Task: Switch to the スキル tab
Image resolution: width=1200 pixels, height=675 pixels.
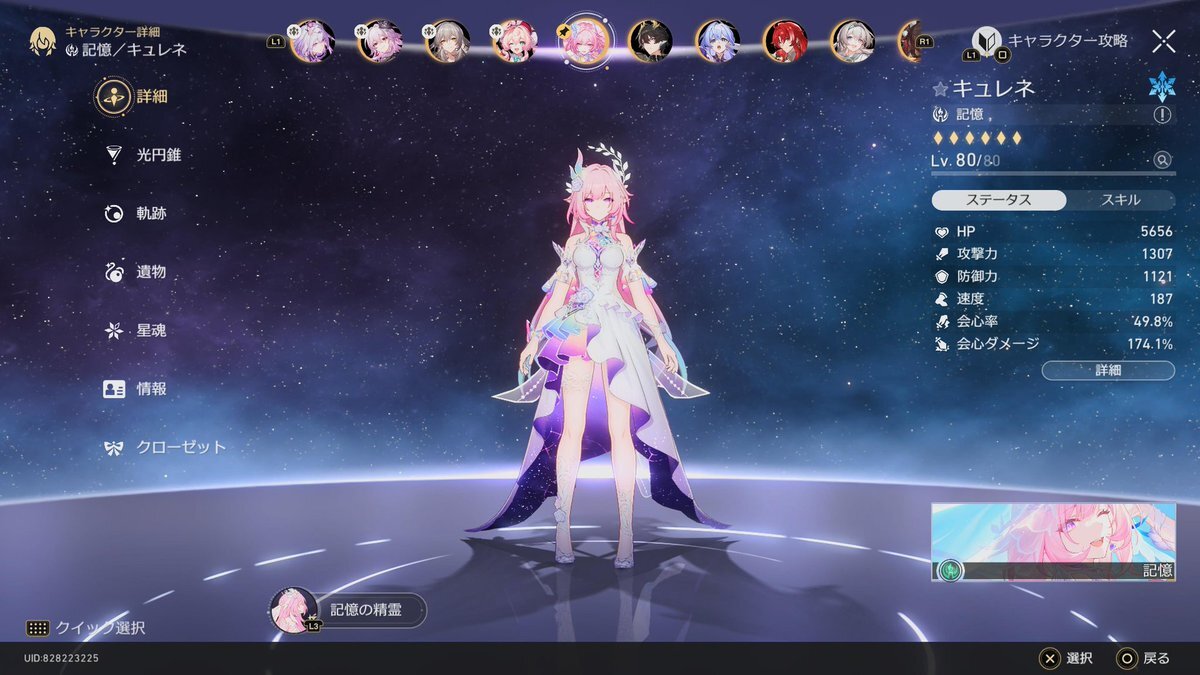Action: tap(1120, 200)
